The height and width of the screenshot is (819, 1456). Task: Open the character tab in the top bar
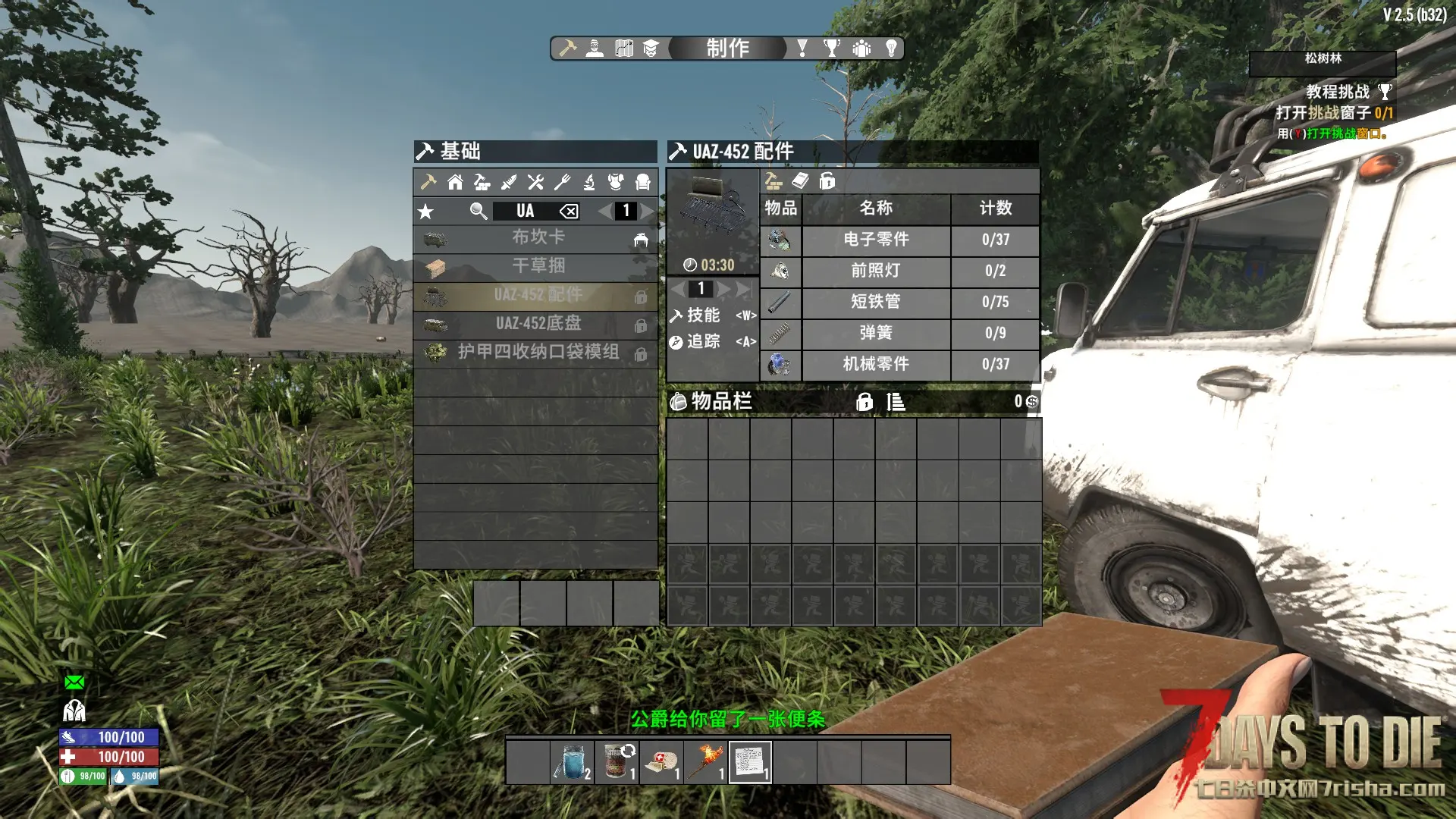(595, 49)
